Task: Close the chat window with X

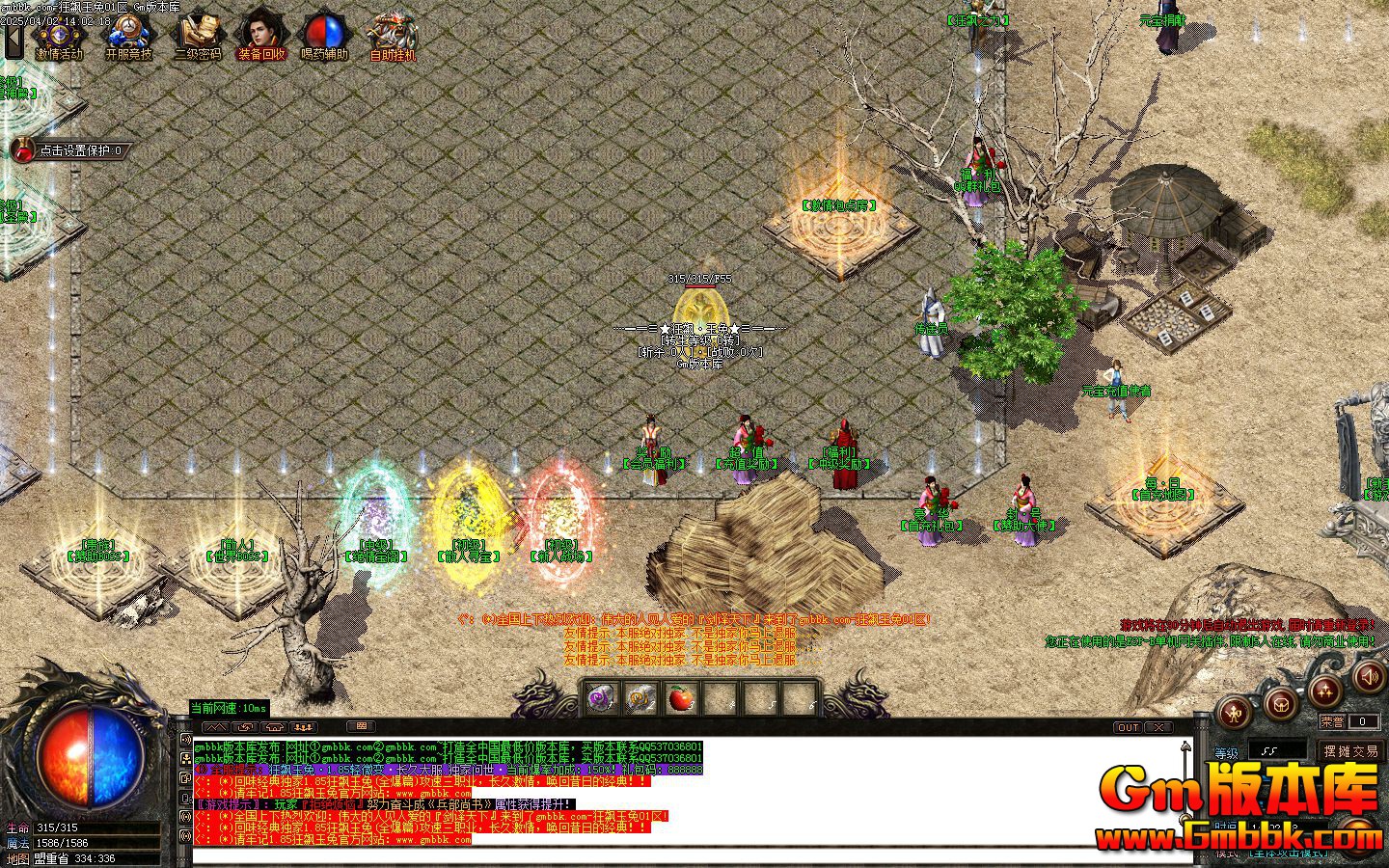Action: (x=1157, y=727)
